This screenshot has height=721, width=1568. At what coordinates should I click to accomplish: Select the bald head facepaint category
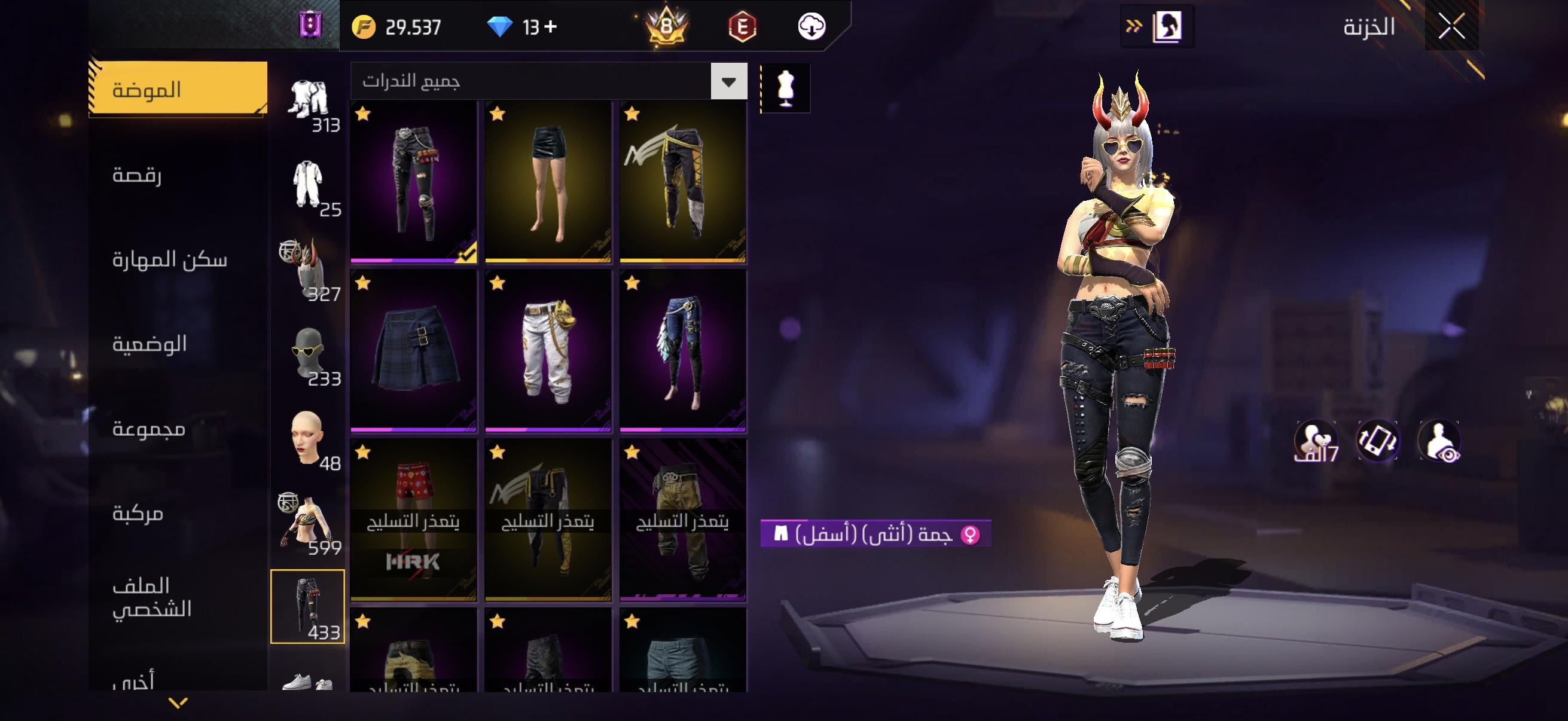307,438
